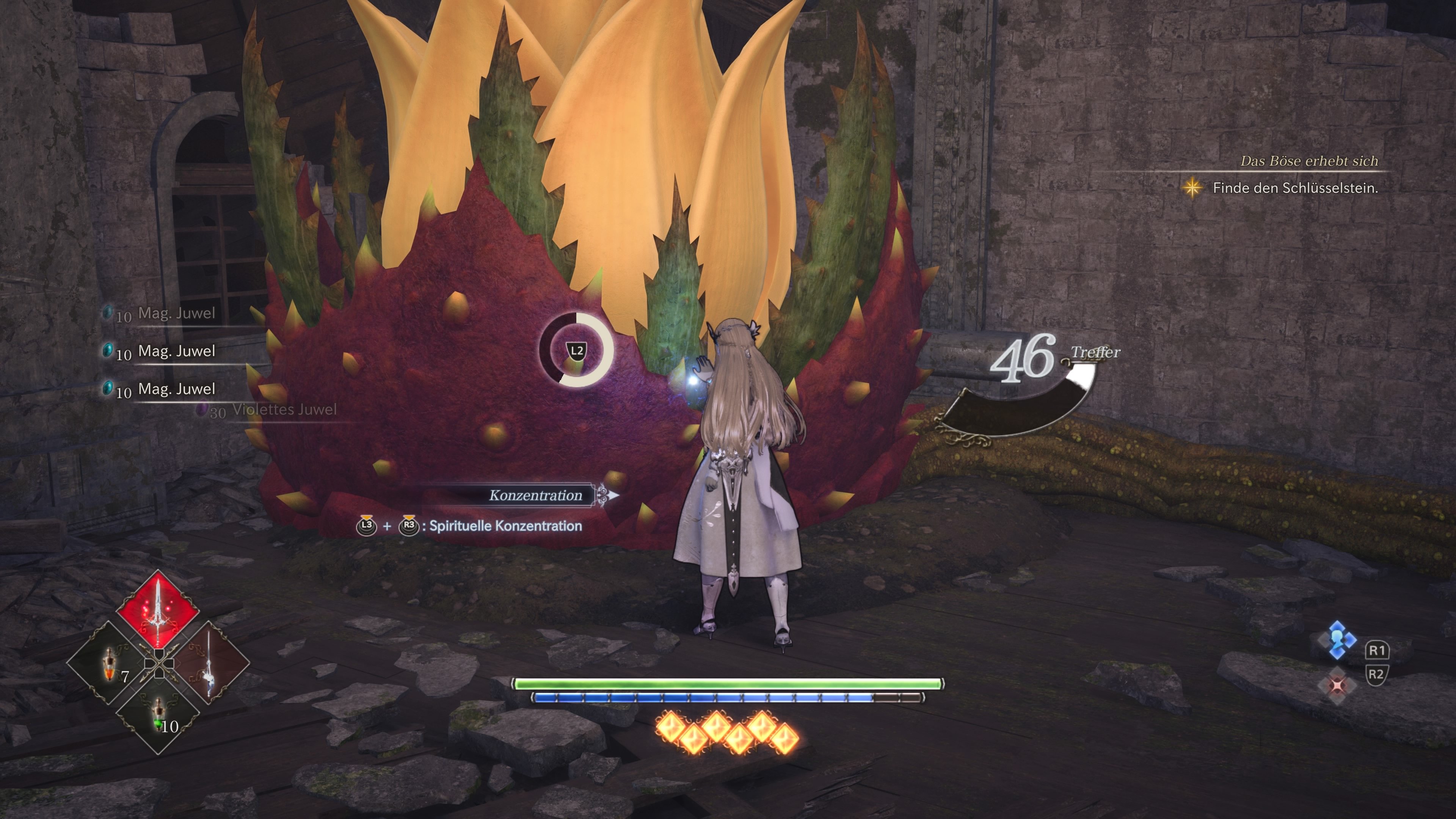The width and height of the screenshot is (1456, 819).
Task: Select the Konzentration banner label
Action: coord(535,496)
